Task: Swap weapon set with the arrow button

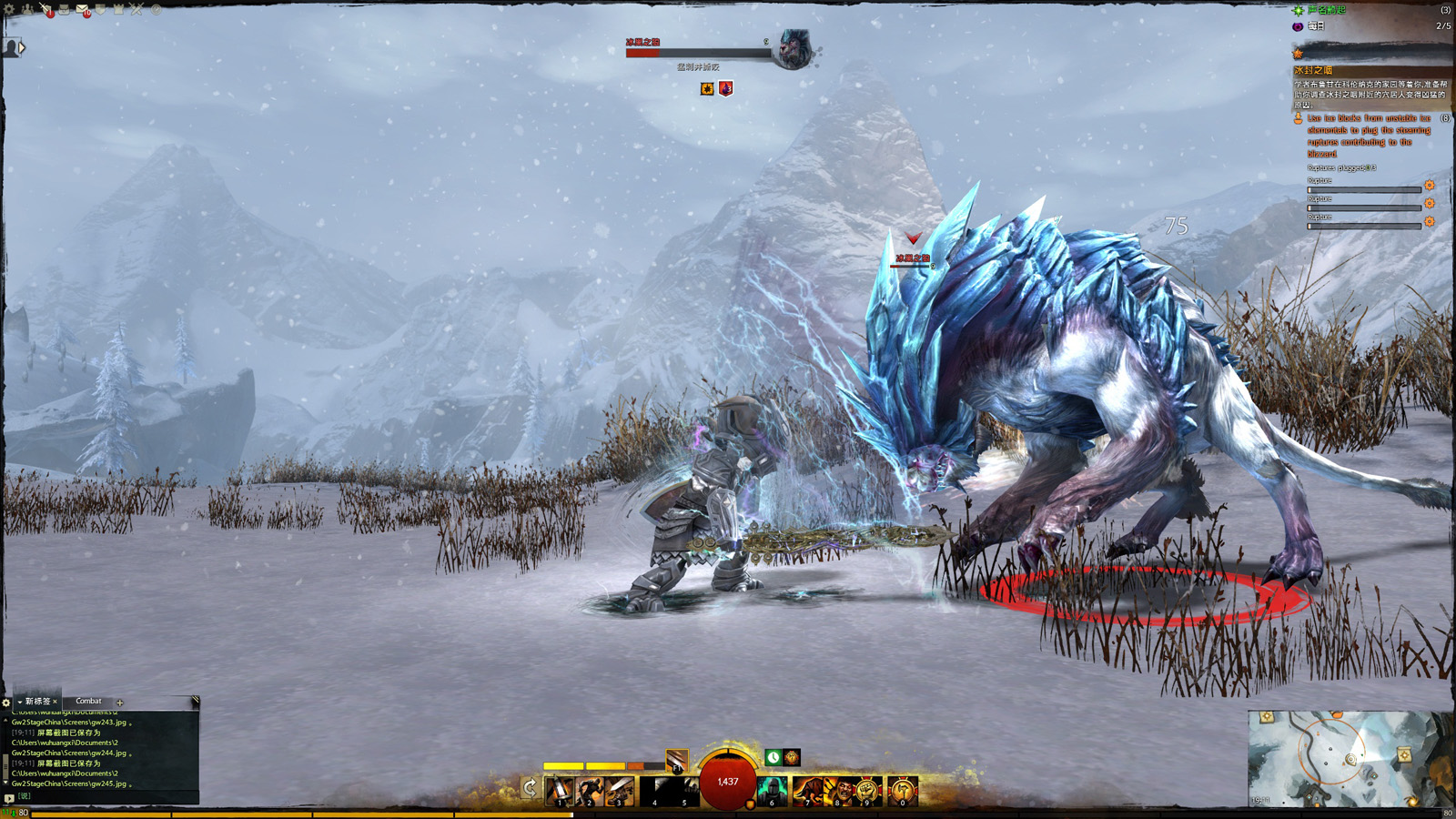Action: [x=530, y=788]
